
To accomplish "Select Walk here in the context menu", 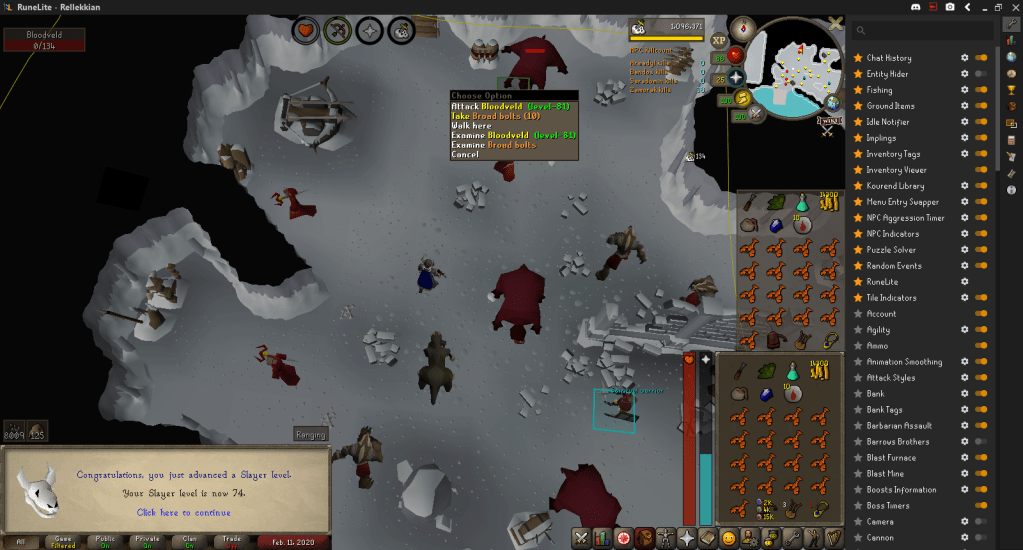I will click(x=473, y=126).
